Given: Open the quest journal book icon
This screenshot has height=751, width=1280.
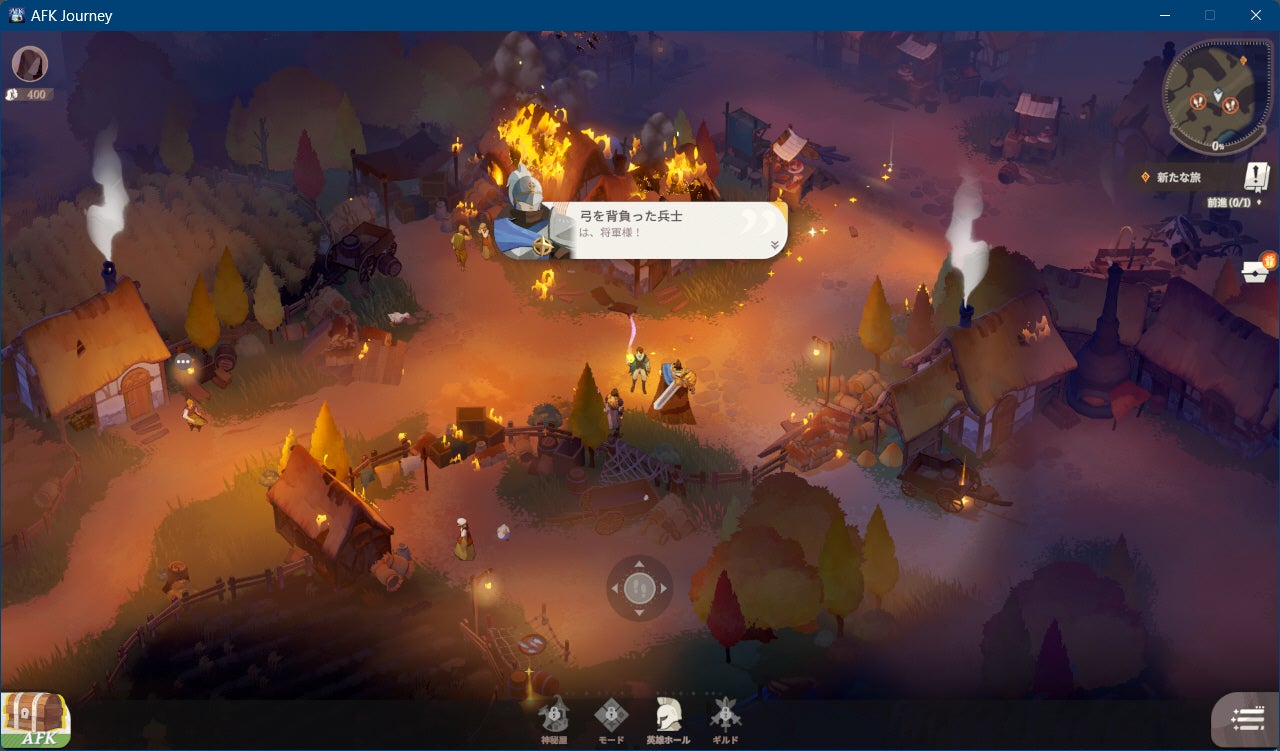Looking at the screenshot, I should [x=1256, y=177].
